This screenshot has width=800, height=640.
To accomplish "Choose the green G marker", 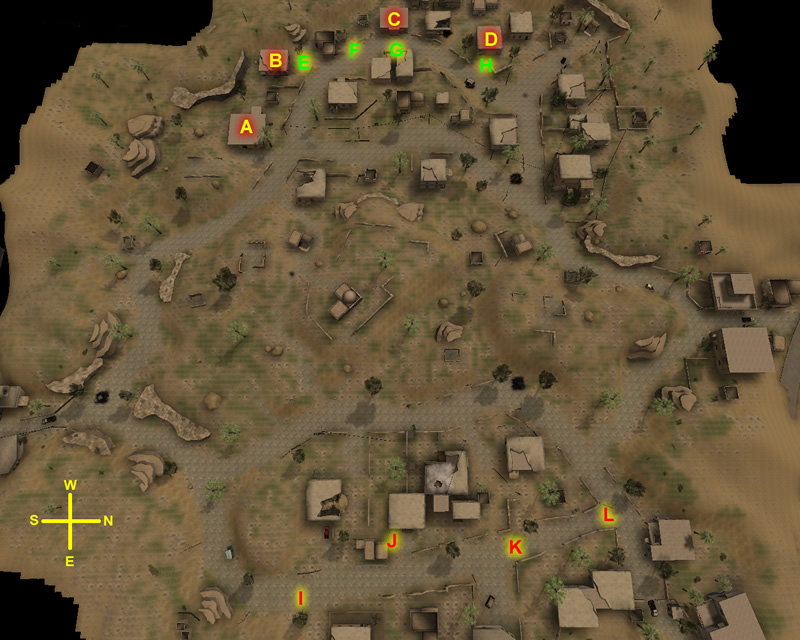I will [396, 49].
